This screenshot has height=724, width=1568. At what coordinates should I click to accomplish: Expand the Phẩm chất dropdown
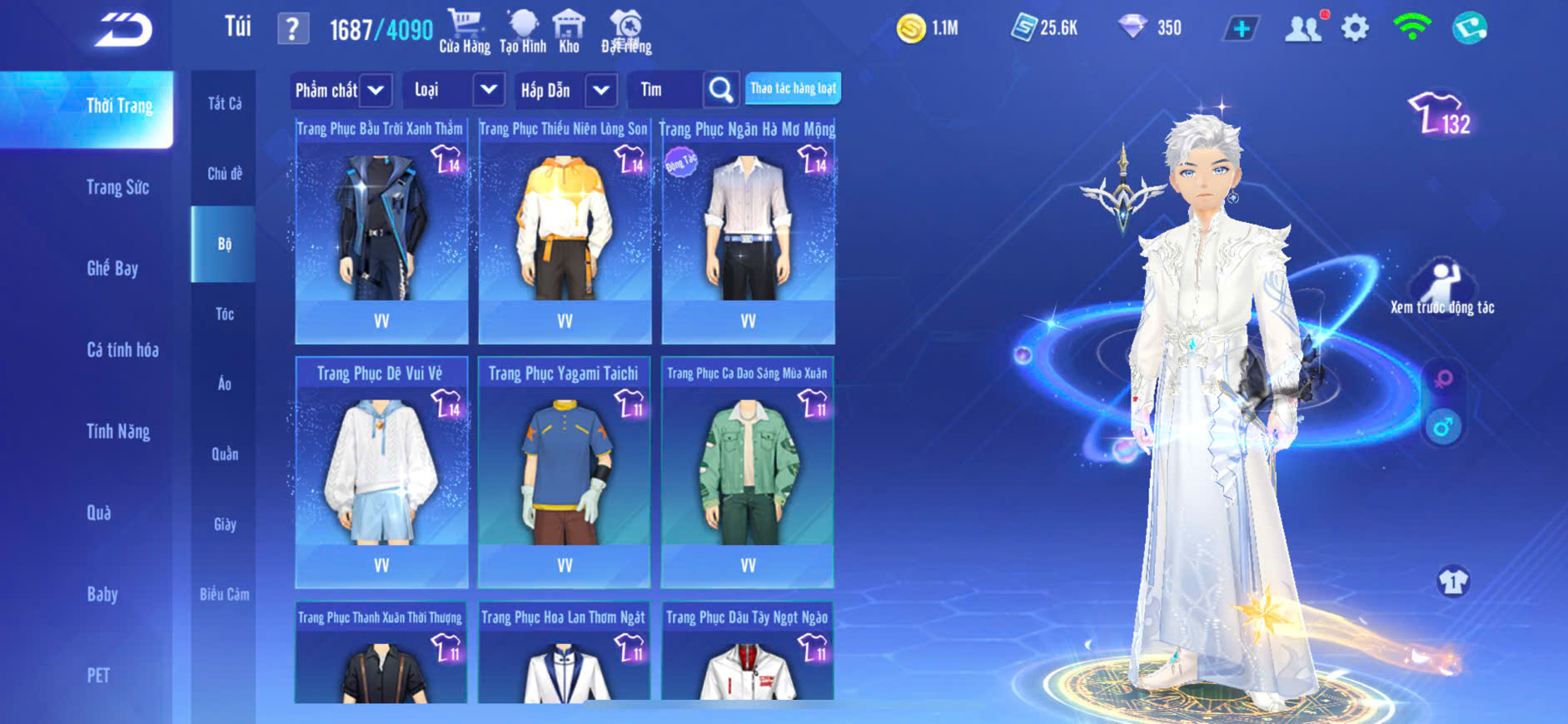point(376,90)
